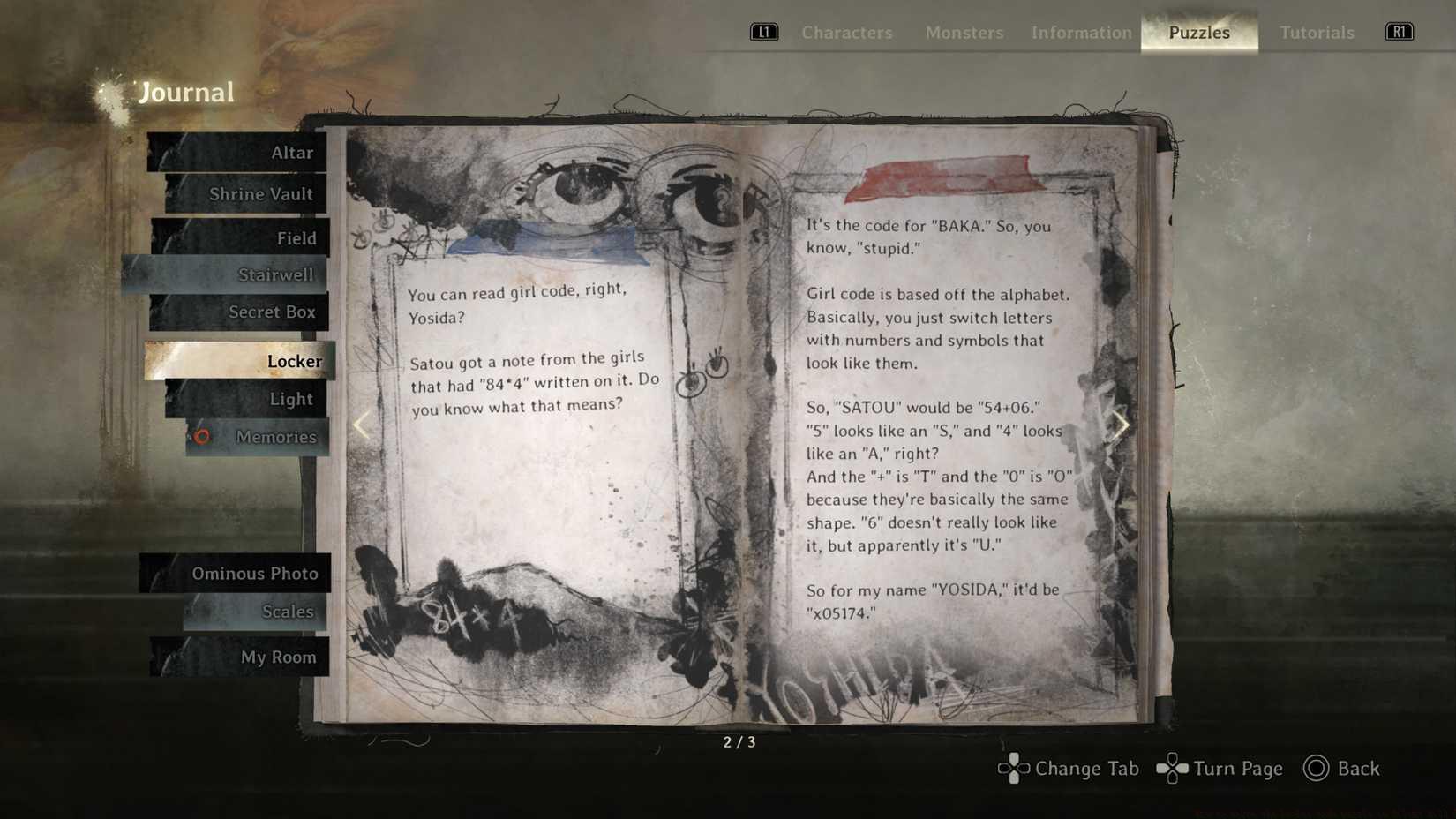Open the My Room entry

click(x=280, y=657)
